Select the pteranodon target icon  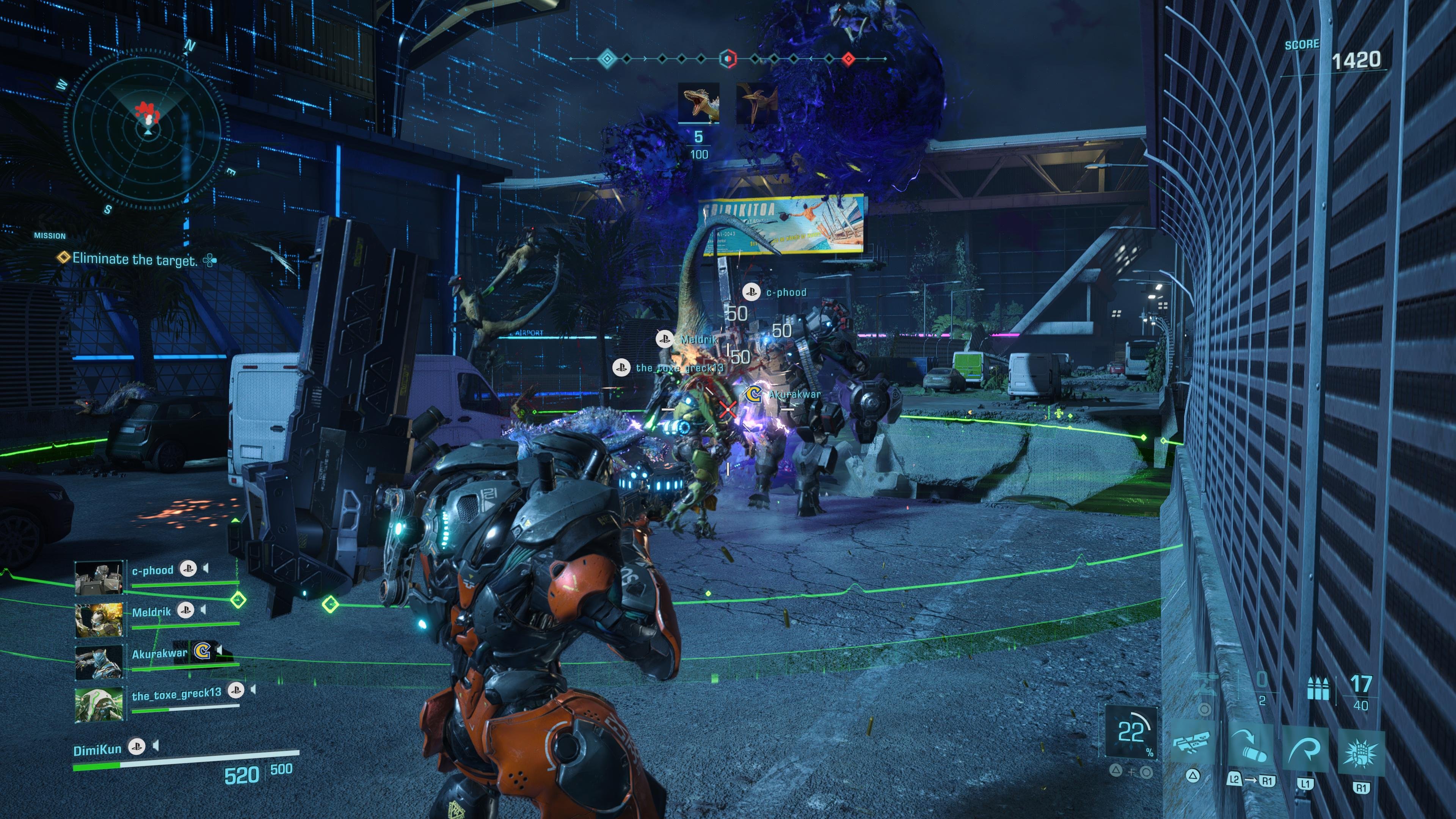[x=756, y=103]
